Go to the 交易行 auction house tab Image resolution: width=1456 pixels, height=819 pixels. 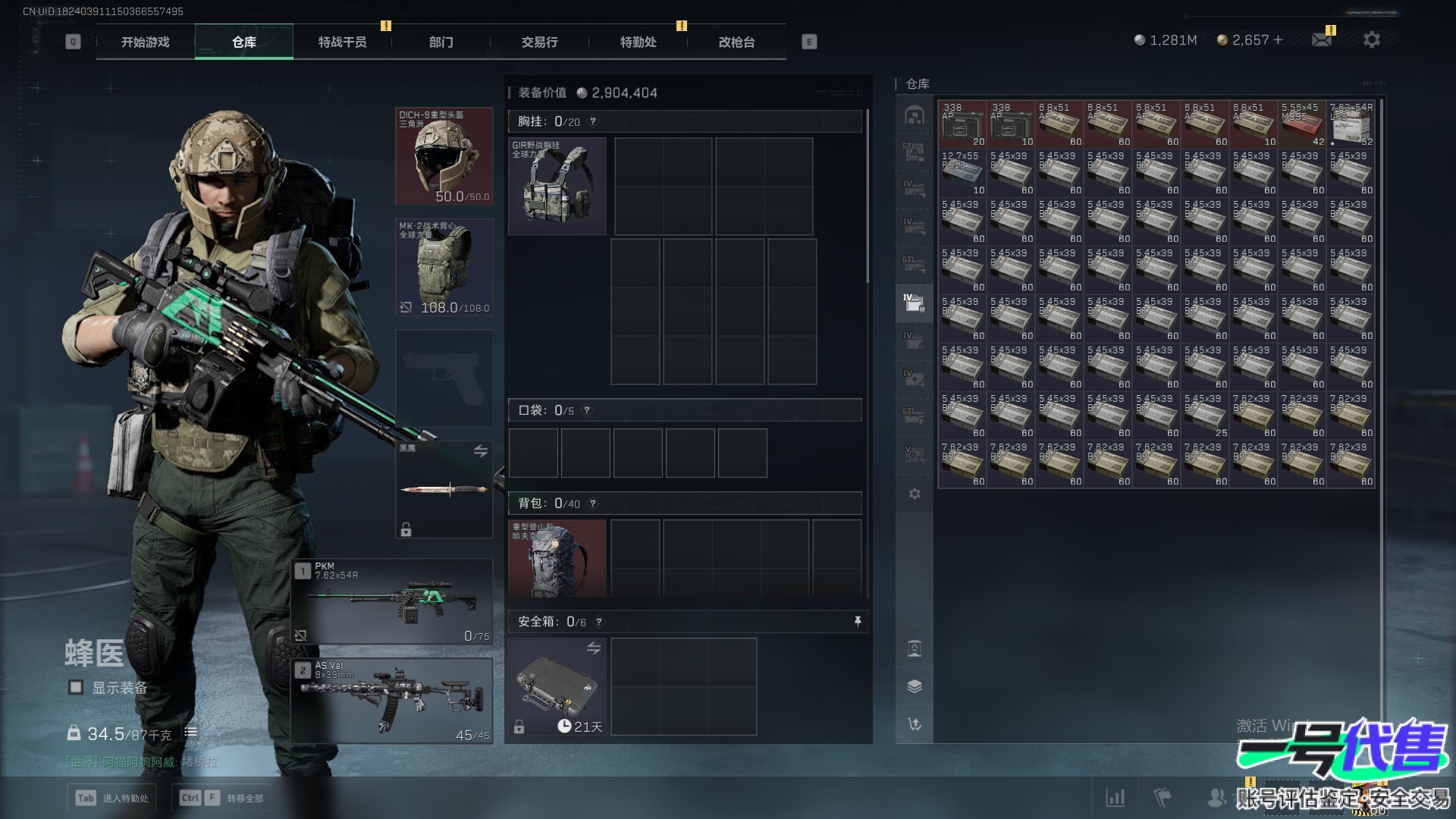[x=539, y=42]
